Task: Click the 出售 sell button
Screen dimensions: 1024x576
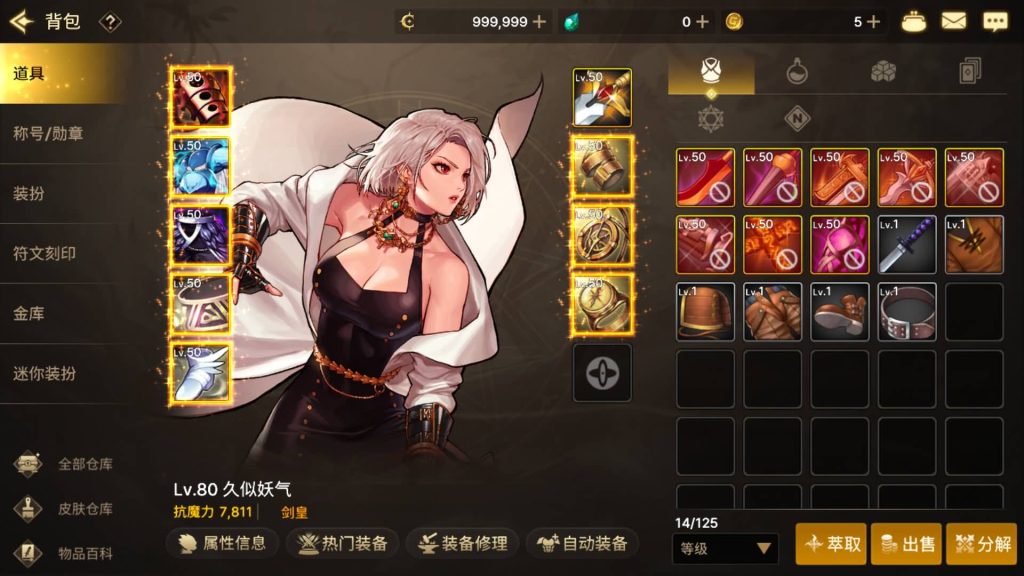Action: coord(906,544)
